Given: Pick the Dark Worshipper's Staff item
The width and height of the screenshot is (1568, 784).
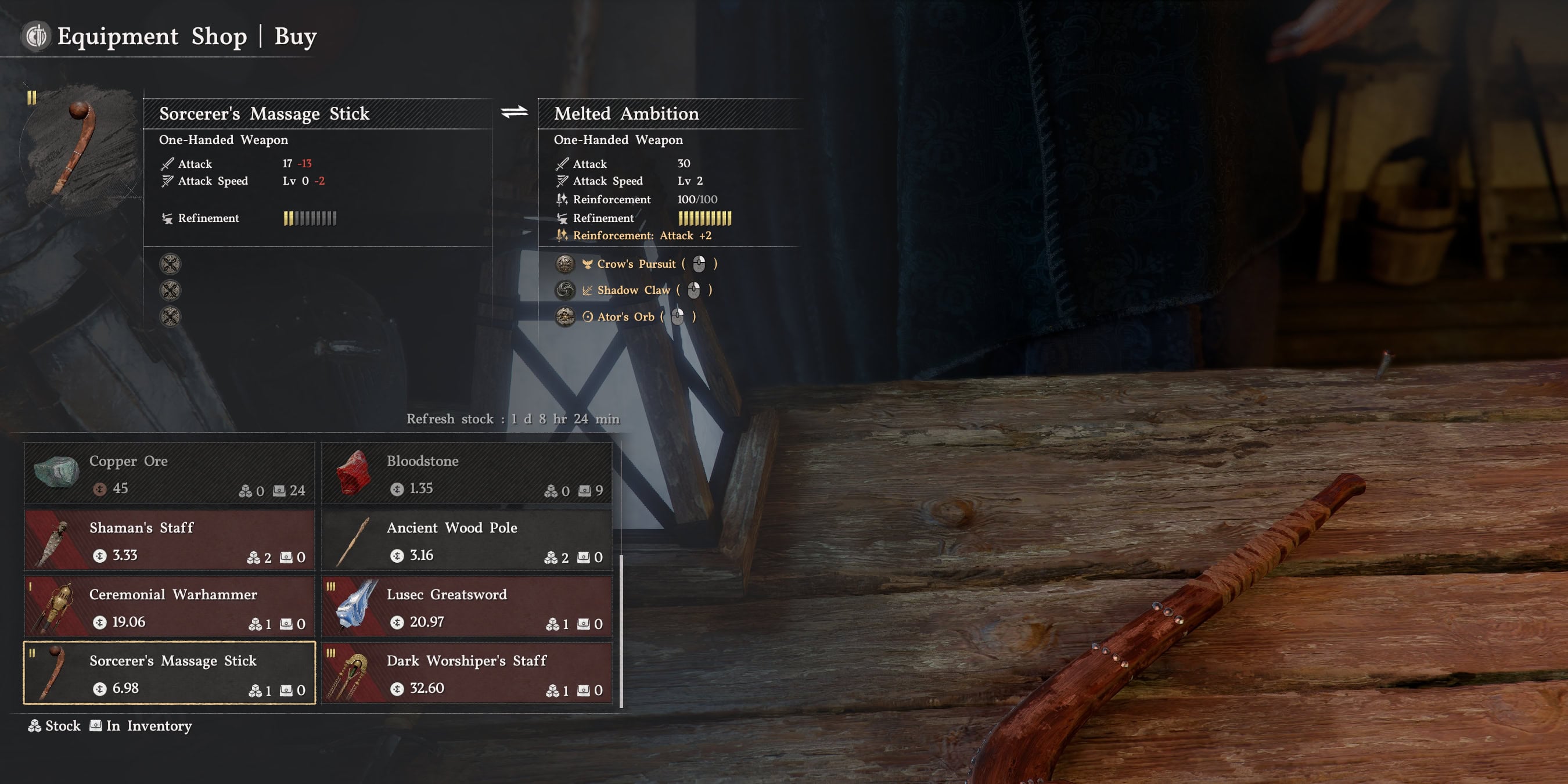Looking at the screenshot, I should (x=466, y=673).
